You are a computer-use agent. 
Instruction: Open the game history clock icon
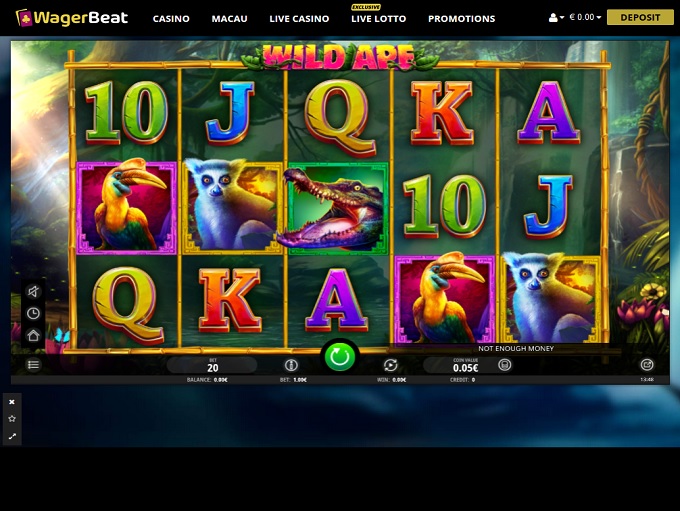[33, 314]
